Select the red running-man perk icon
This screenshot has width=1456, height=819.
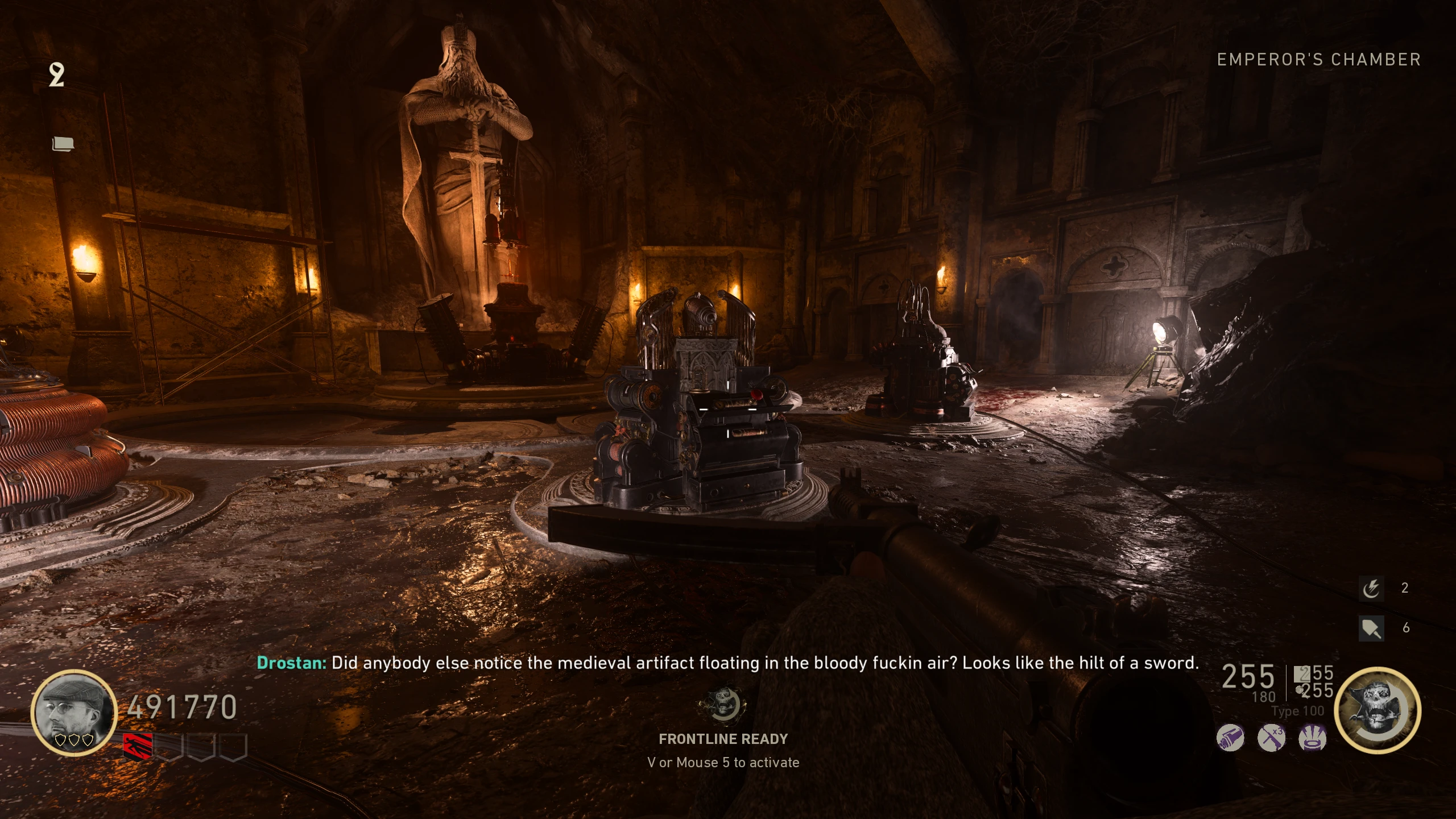point(138,746)
